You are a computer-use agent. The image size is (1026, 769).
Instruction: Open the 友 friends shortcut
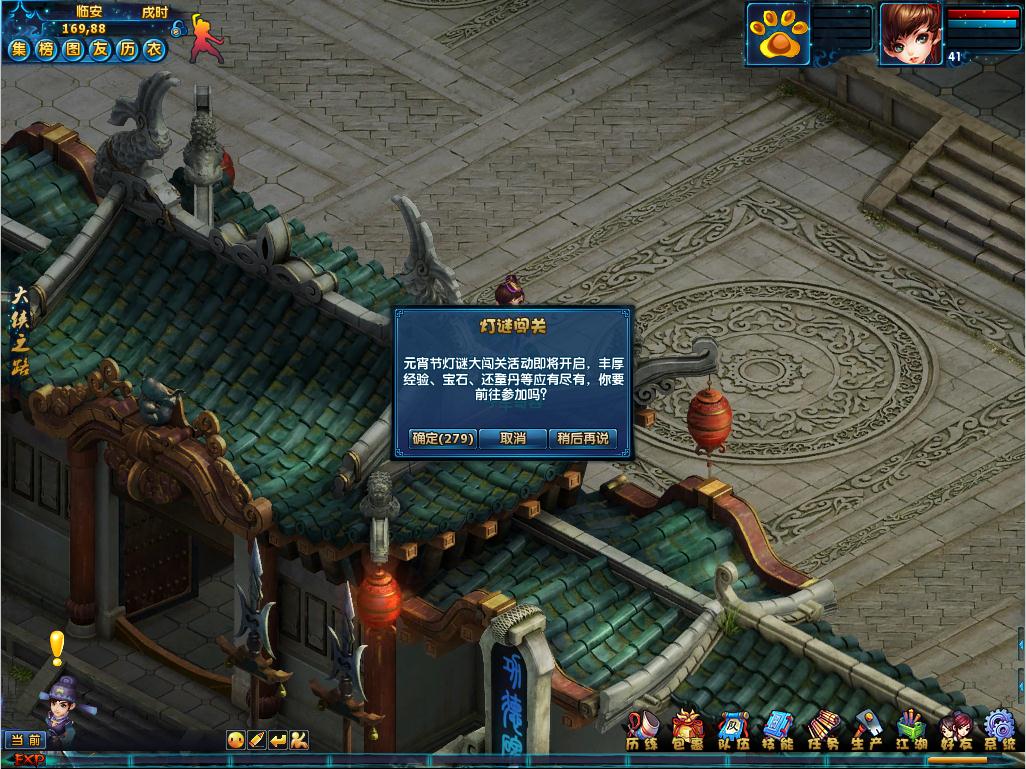tap(100, 49)
